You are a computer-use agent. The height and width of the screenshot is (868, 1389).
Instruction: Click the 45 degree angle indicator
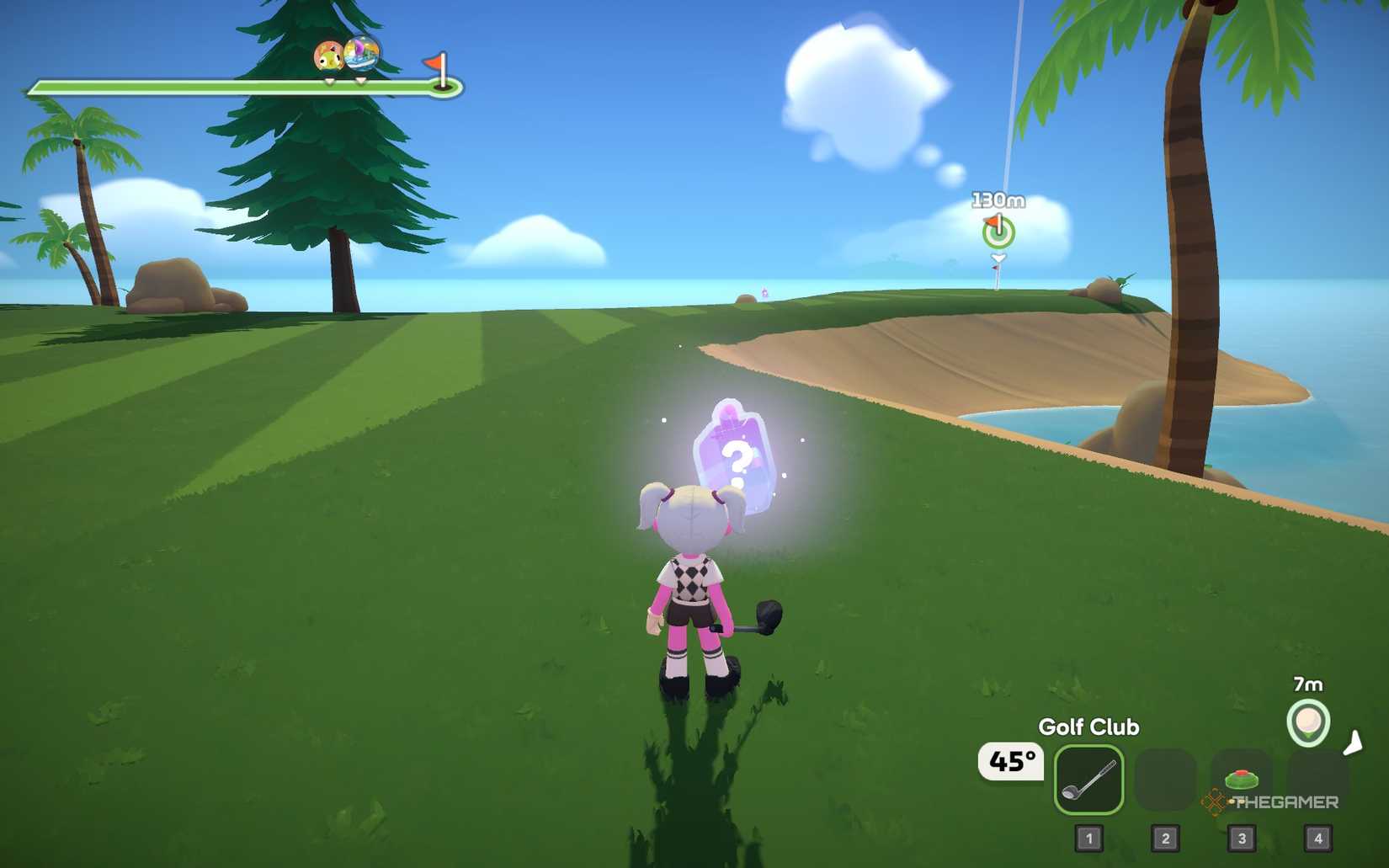coord(1013,764)
